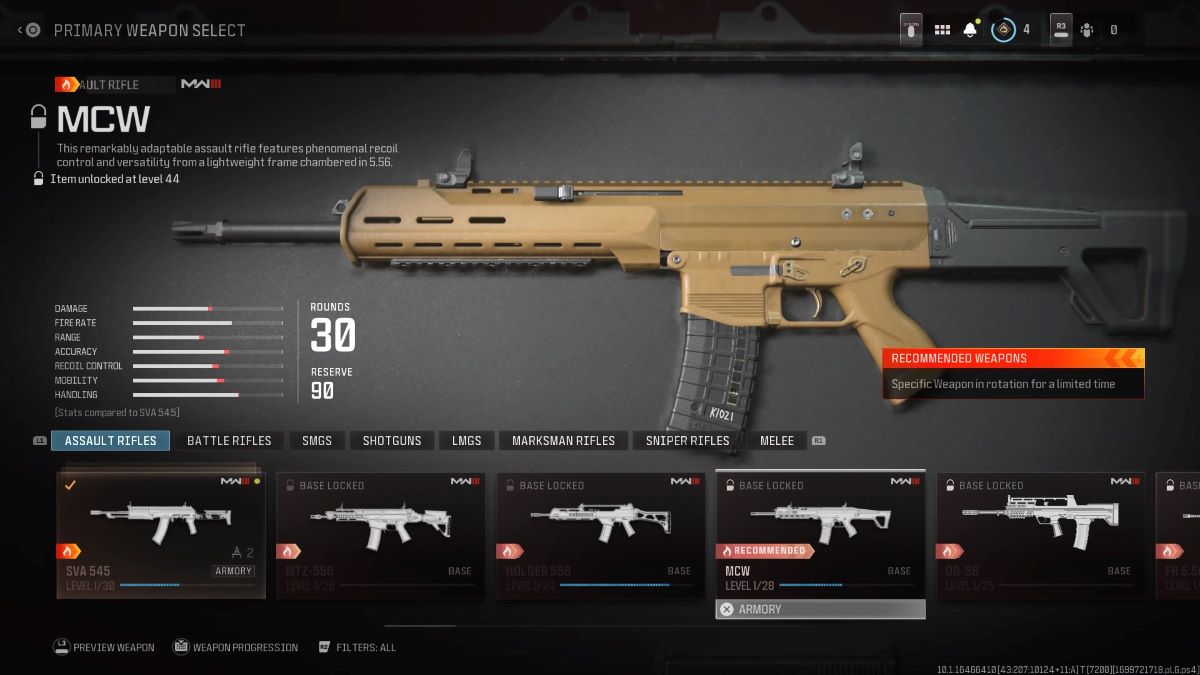Open the Battle Rifles category
Screen dimensions: 1200x675
click(x=229, y=441)
